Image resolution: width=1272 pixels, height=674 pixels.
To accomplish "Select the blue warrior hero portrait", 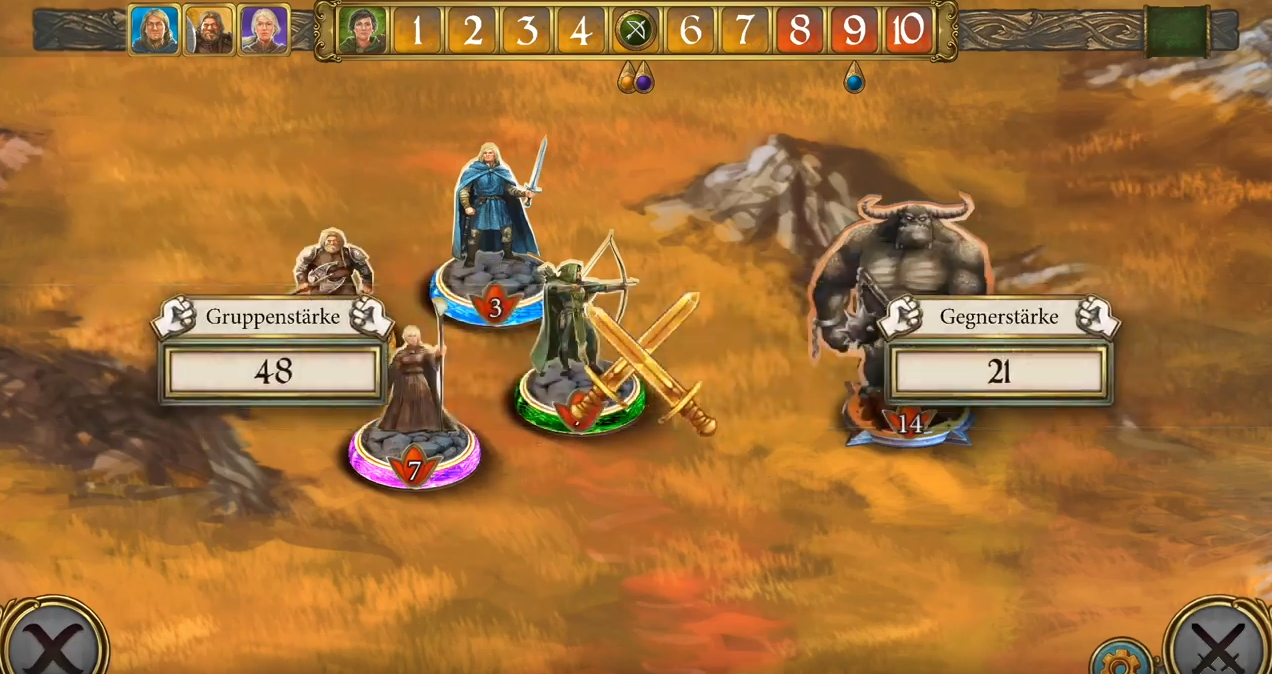I will (x=154, y=29).
